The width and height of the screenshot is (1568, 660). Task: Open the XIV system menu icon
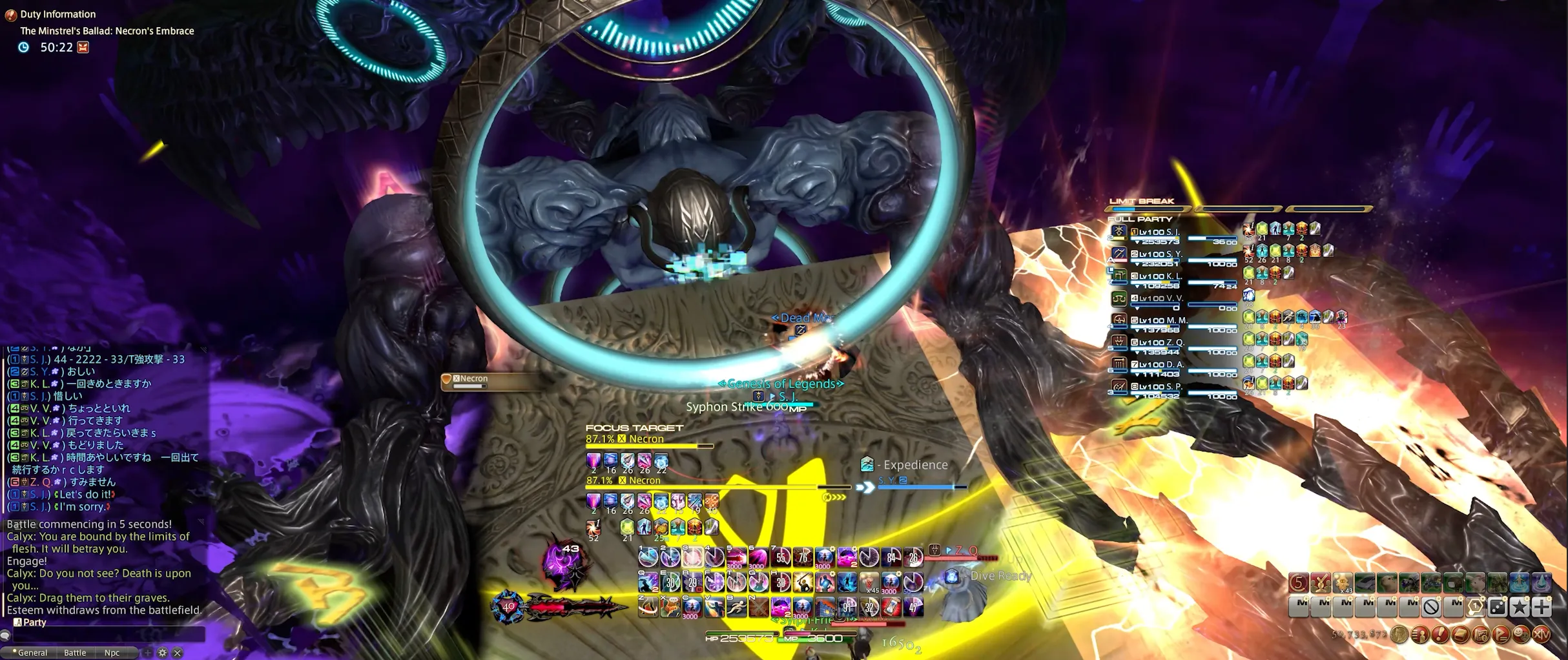pos(1542,635)
